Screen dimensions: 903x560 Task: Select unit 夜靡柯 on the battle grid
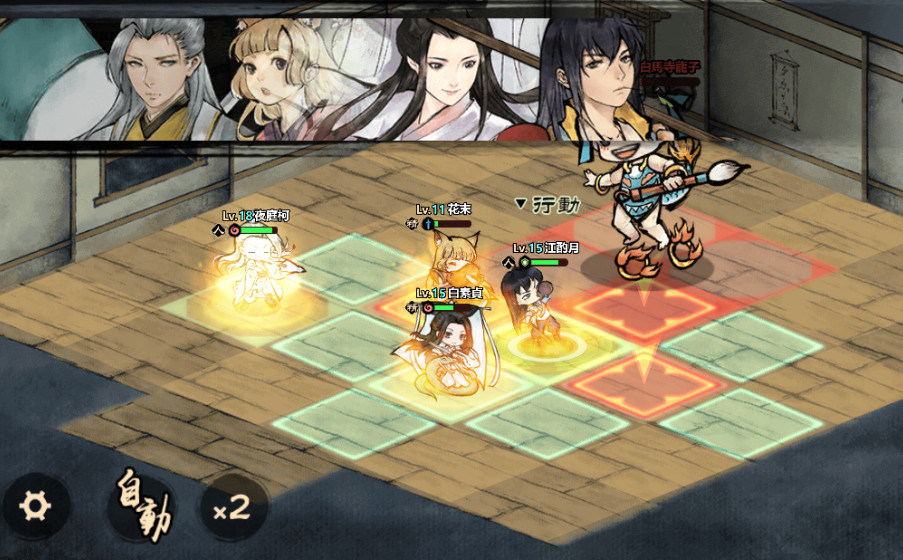(255, 273)
